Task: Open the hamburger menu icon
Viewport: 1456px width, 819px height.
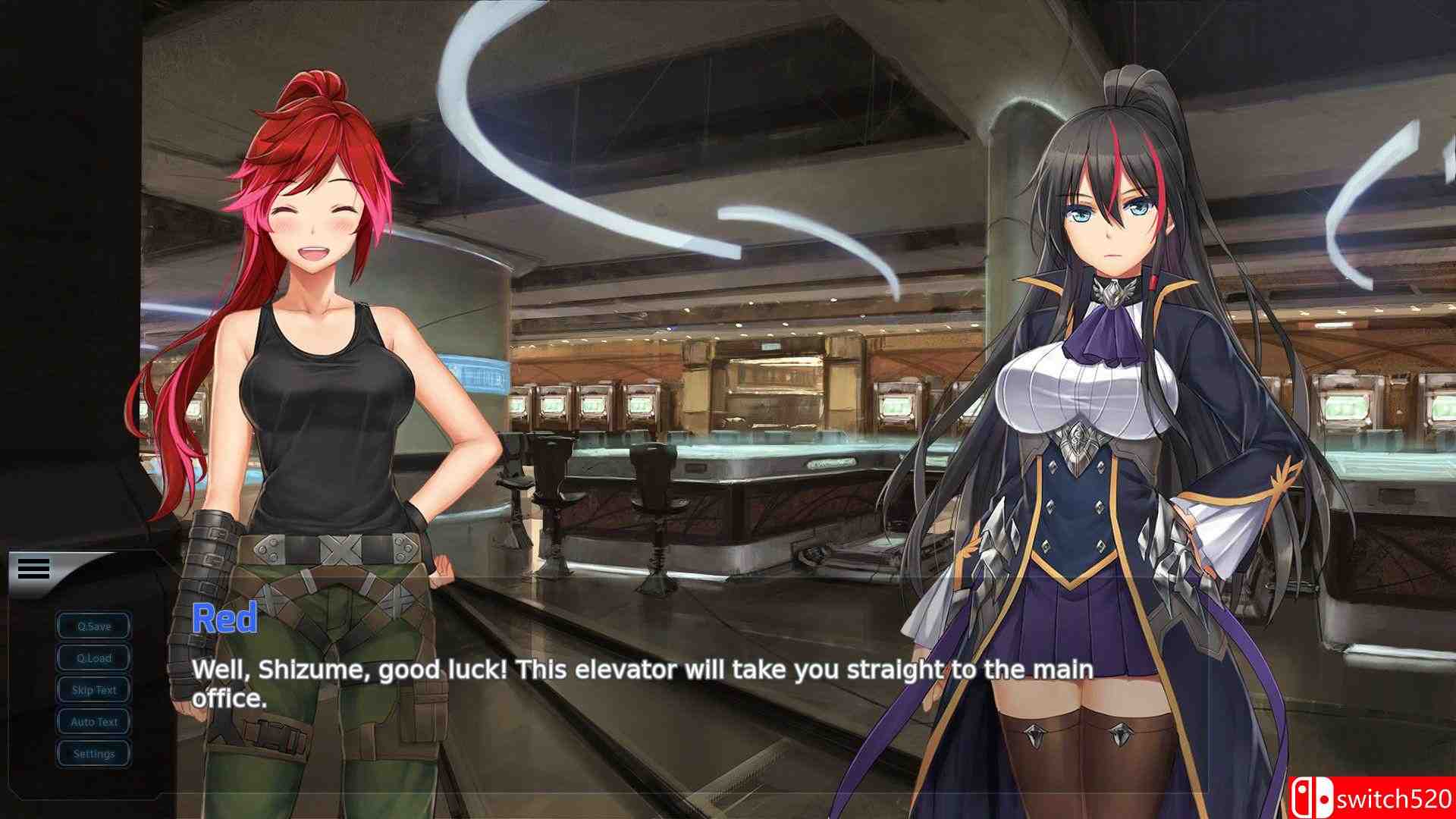Action: 33,568
